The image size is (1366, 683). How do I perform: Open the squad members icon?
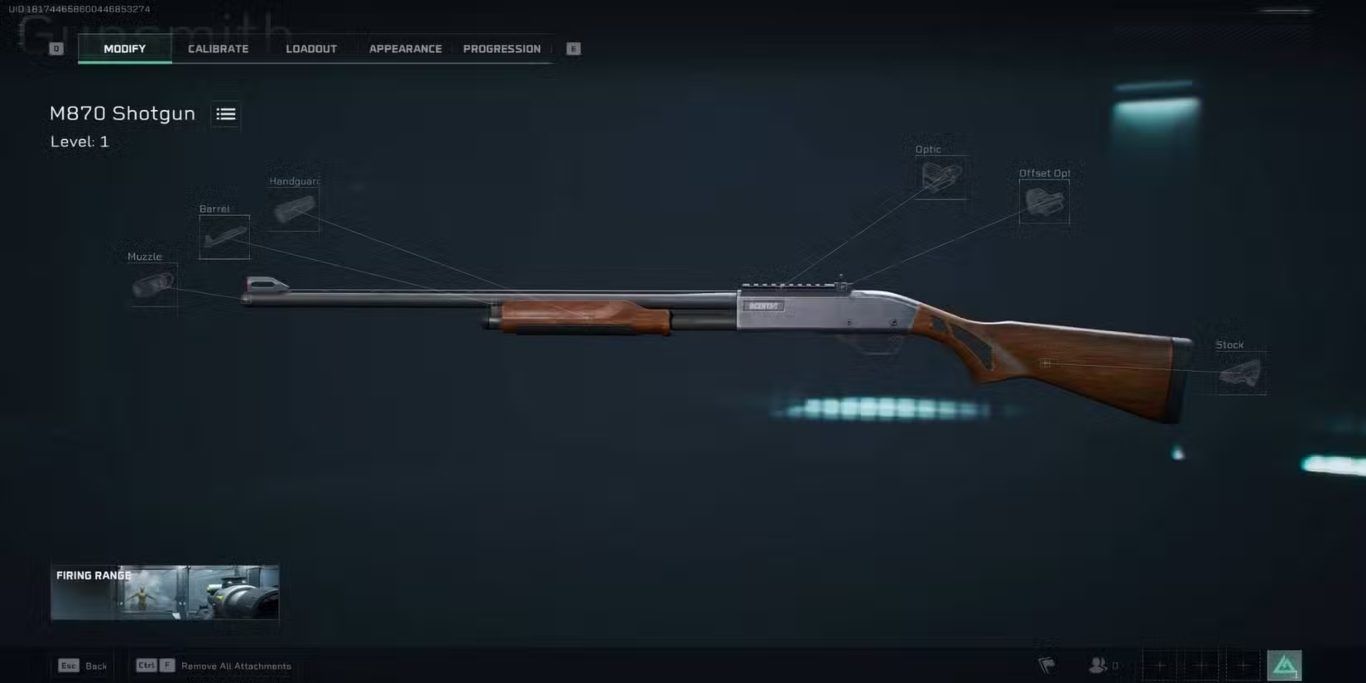tap(1100, 665)
